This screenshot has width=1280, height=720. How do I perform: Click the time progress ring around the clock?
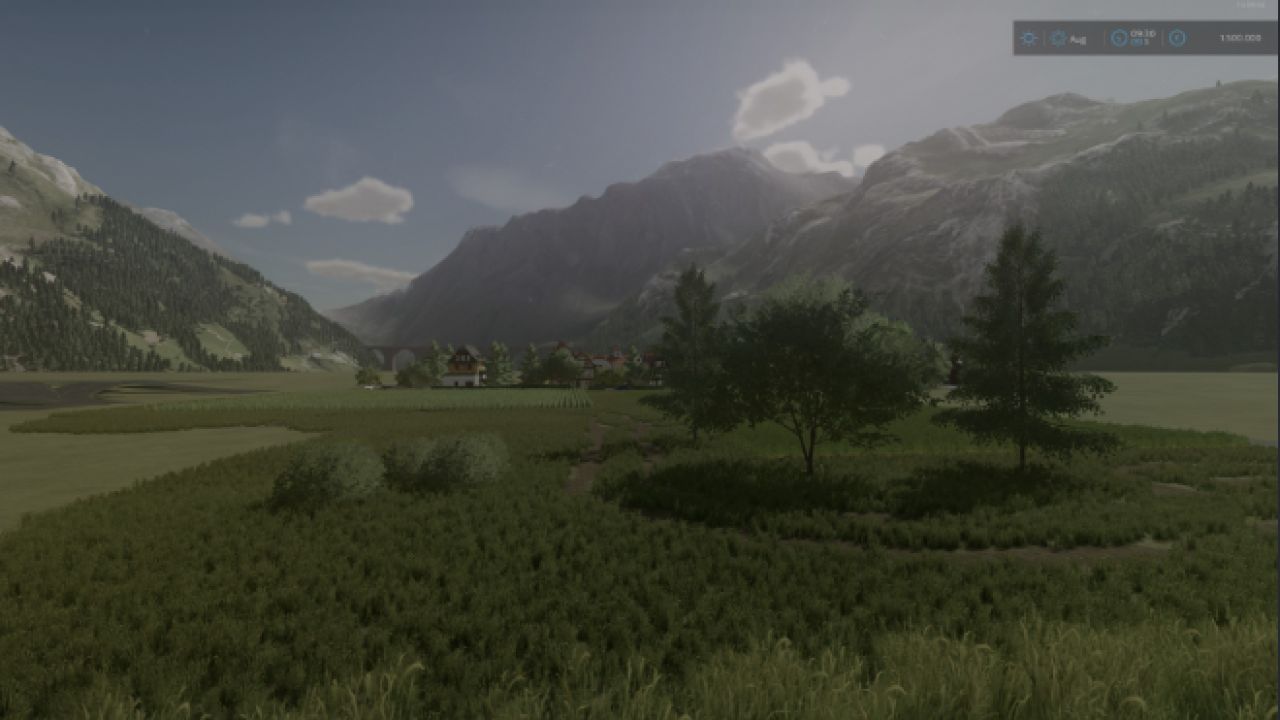pyautogui.click(x=1118, y=38)
